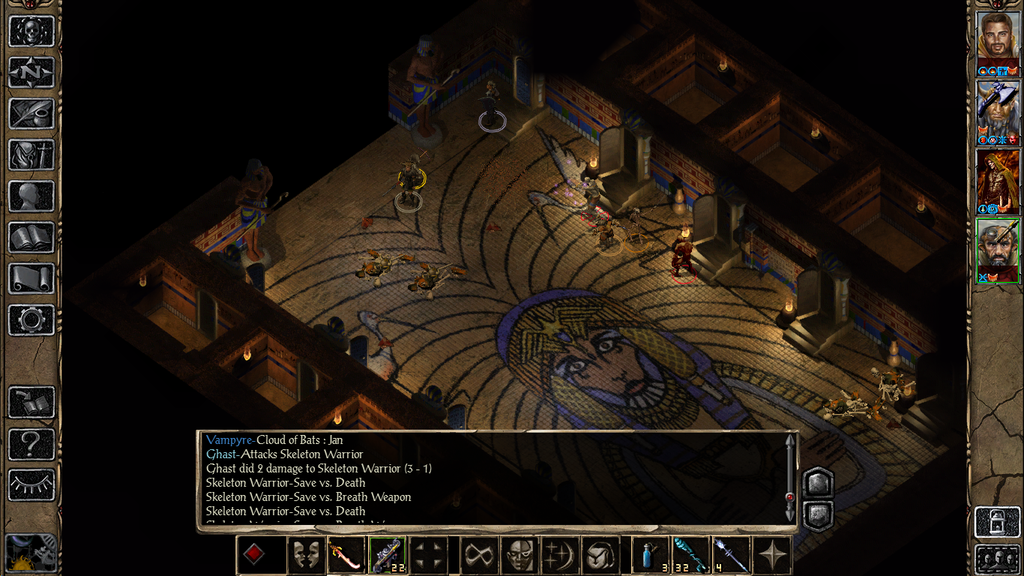This screenshot has width=1024, height=576.
Task: Click the padlock button below the portraits
Action: [997, 522]
